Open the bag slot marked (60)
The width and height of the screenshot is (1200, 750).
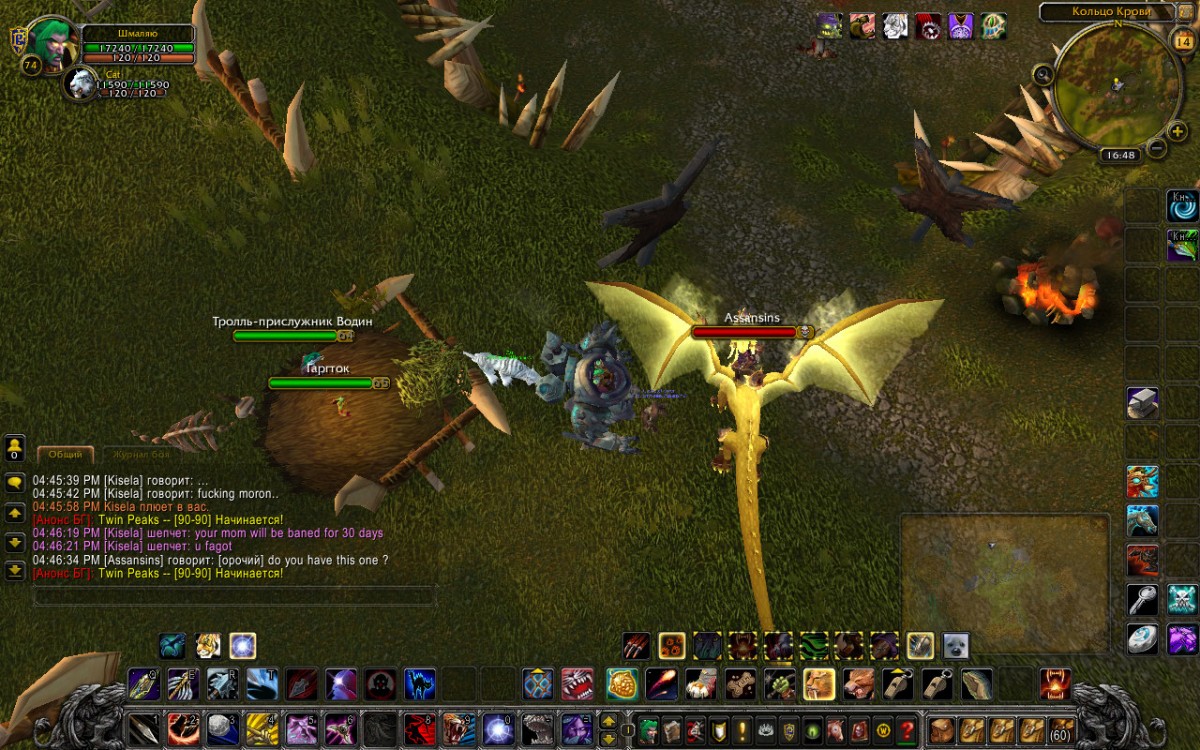click(1061, 730)
